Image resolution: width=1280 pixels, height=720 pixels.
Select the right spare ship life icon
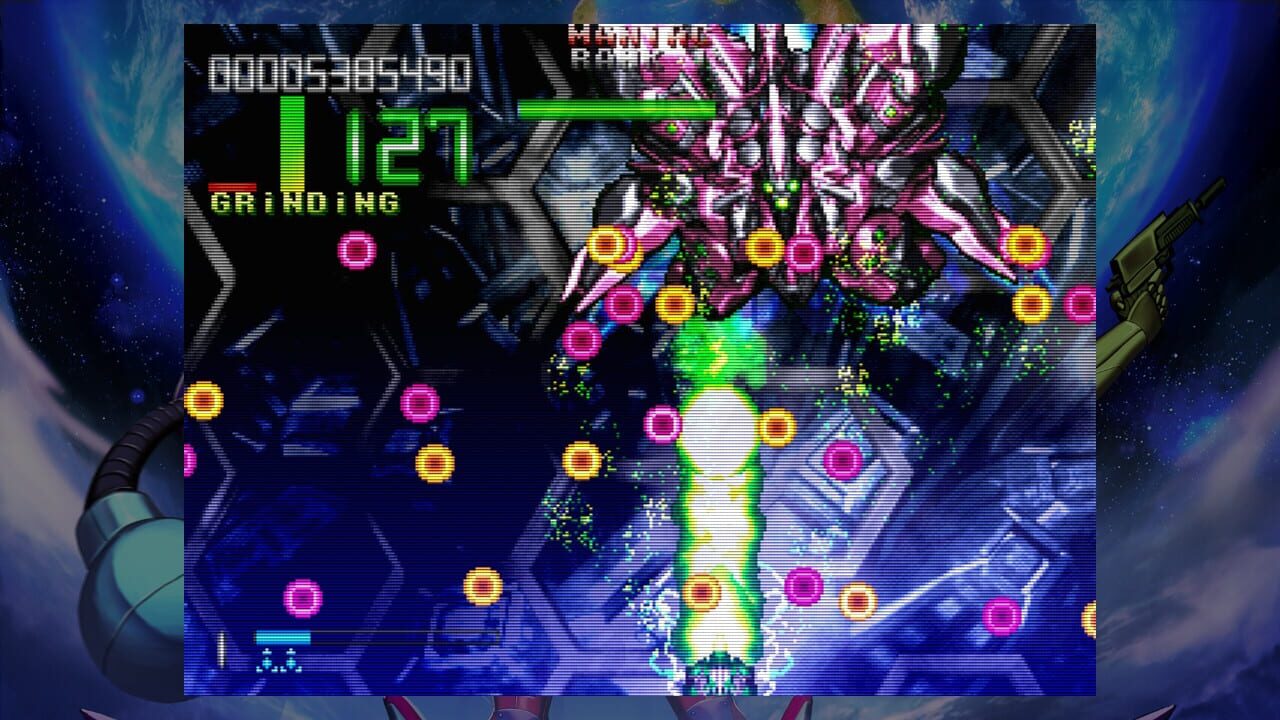tap(291, 660)
